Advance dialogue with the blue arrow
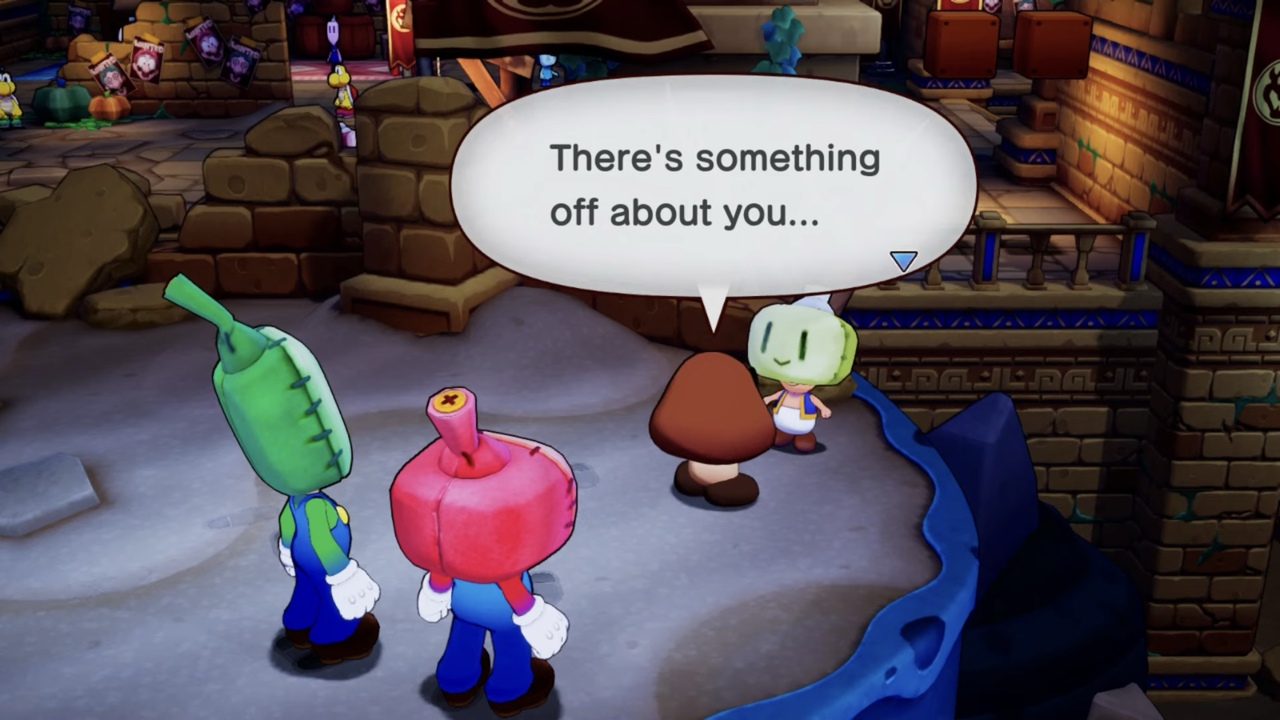Image resolution: width=1280 pixels, height=720 pixels. click(903, 261)
